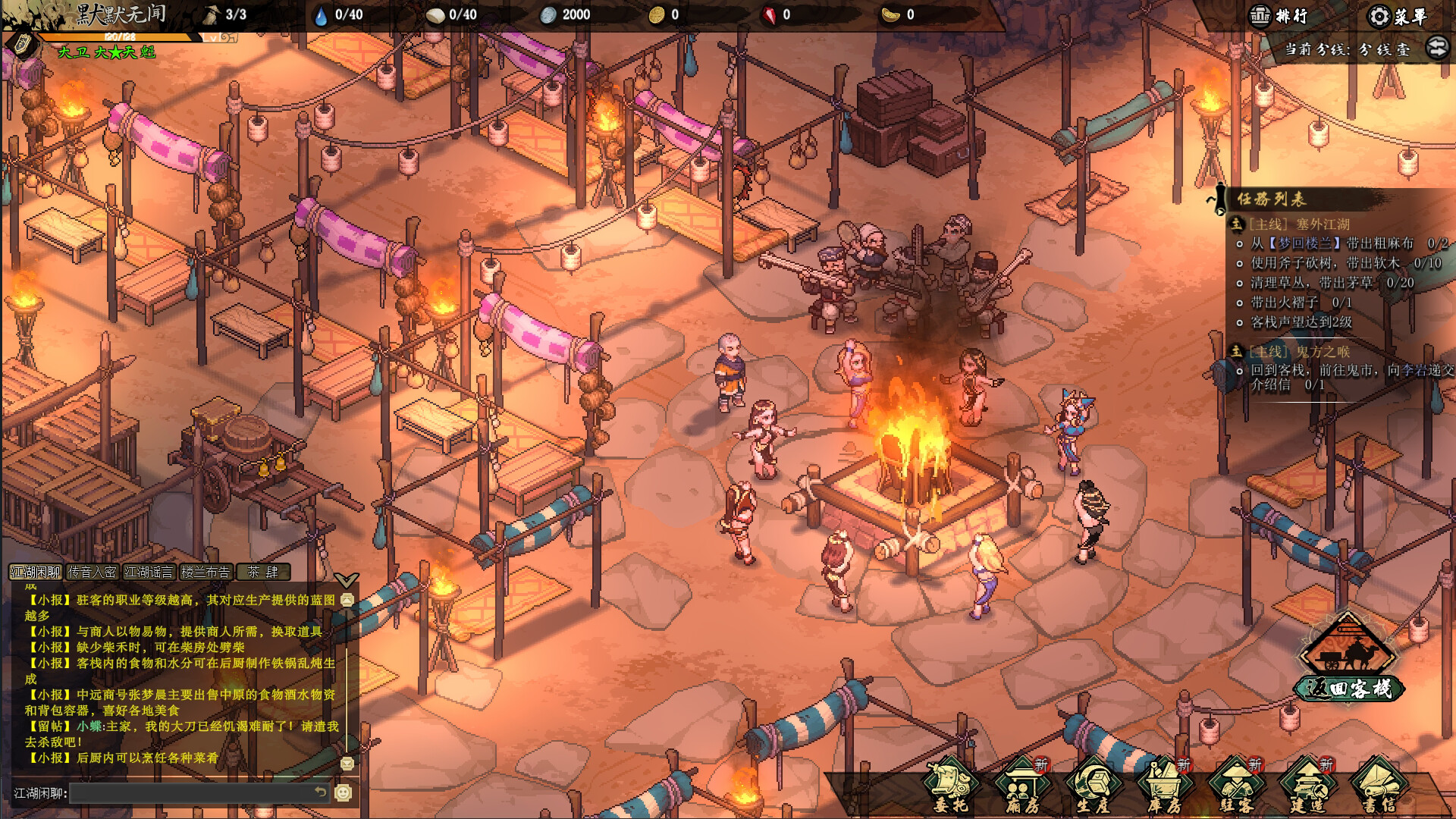Switch to the 传音入密 chat tab
The width and height of the screenshot is (1456, 819).
coord(93,572)
